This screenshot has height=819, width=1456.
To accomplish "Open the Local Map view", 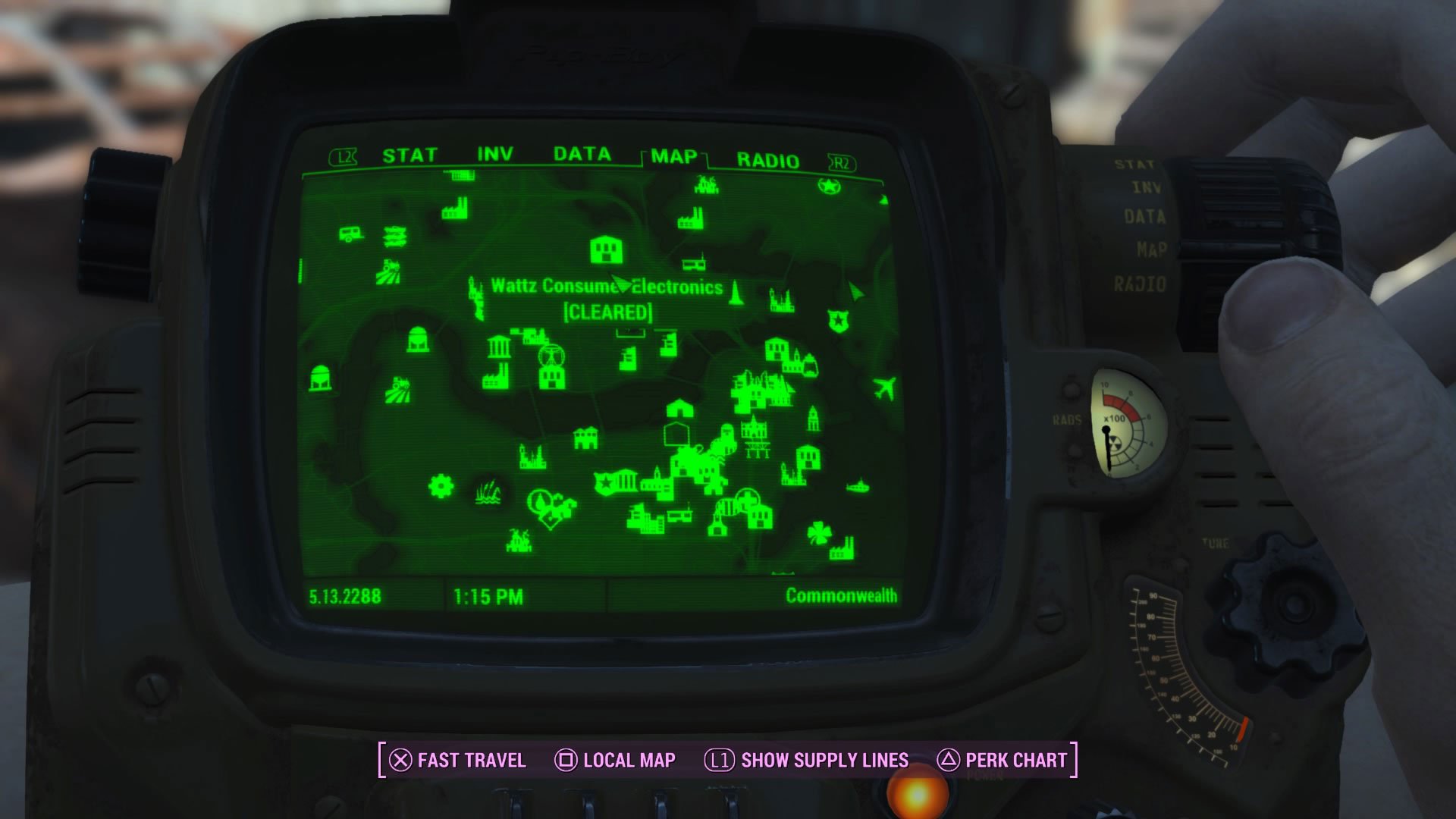I will (x=615, y=760).
